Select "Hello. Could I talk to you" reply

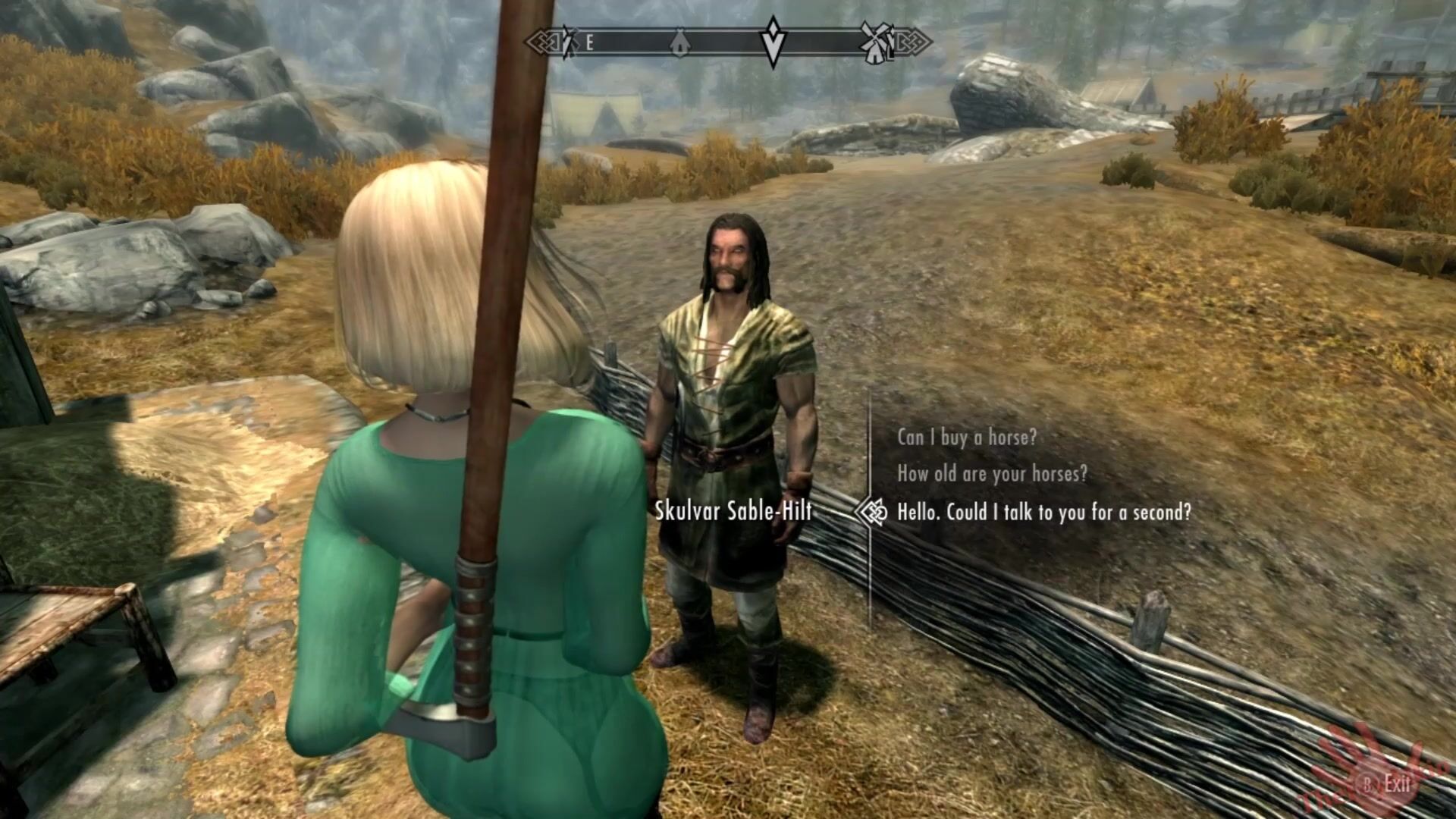(1043, 513)
